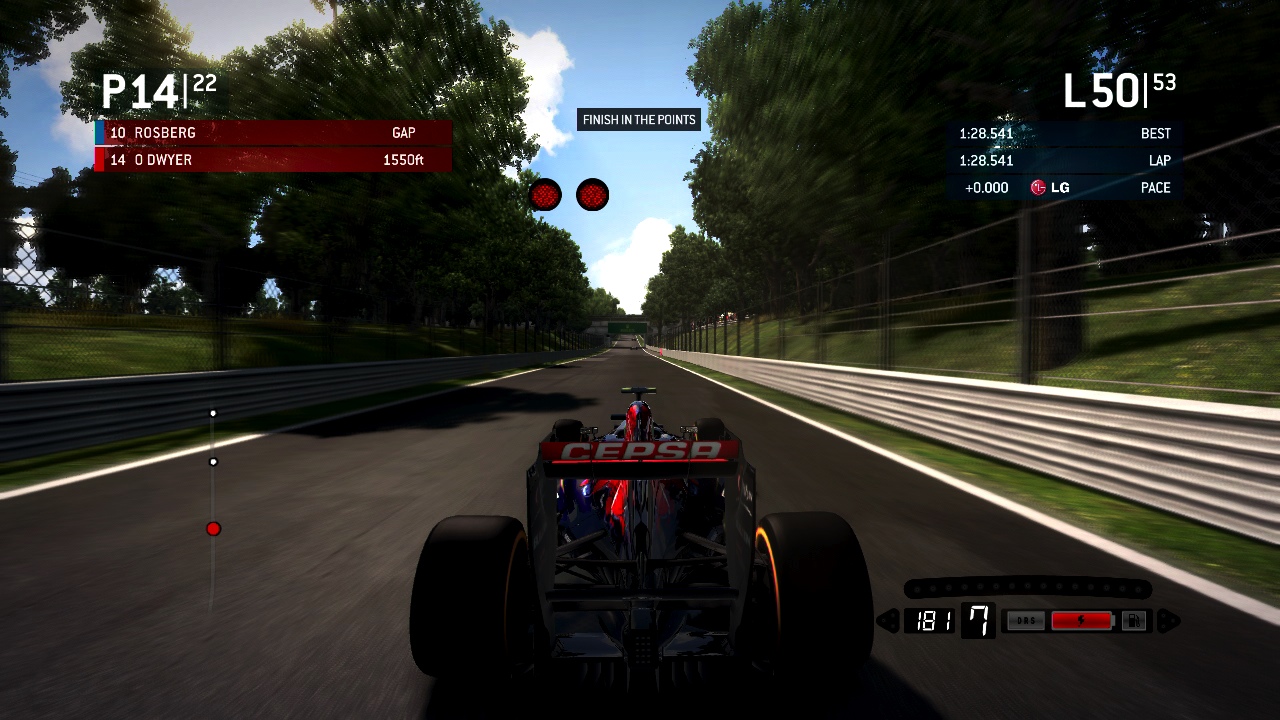Click the right red start light

(x=592, y=195)
